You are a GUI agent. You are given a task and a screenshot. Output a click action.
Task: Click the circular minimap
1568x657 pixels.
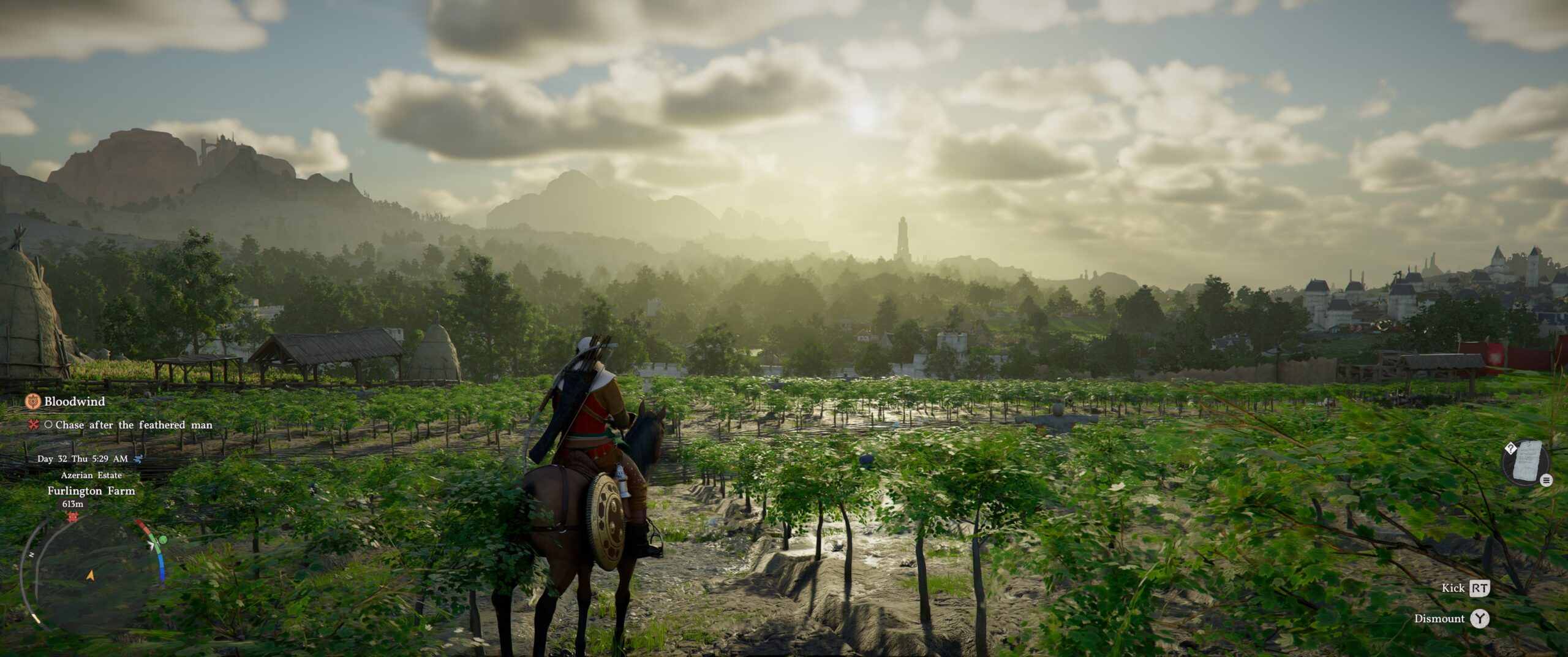click(90, 572)
